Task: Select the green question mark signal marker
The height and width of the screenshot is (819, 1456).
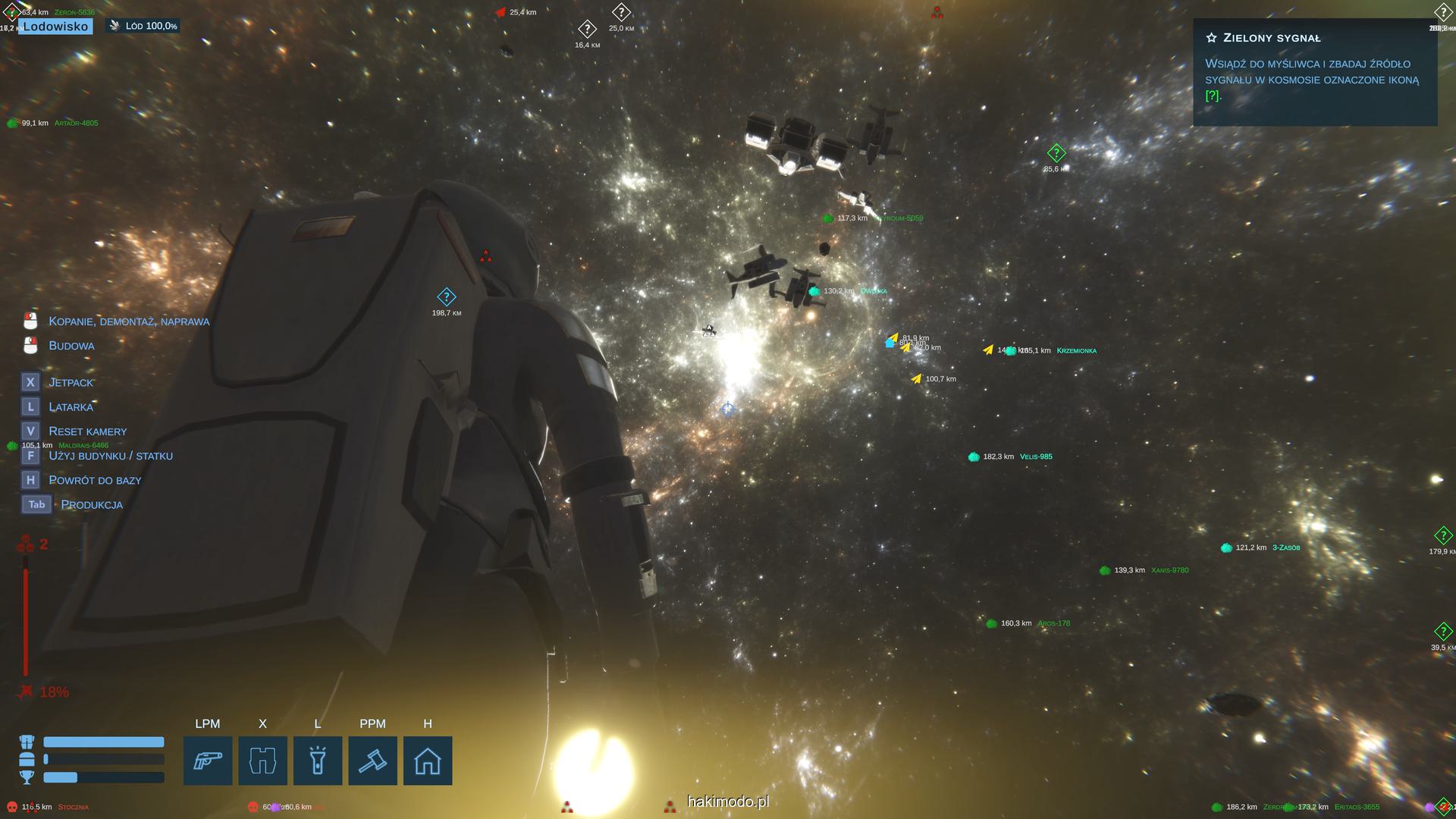Action: (x=1056, y=154)
